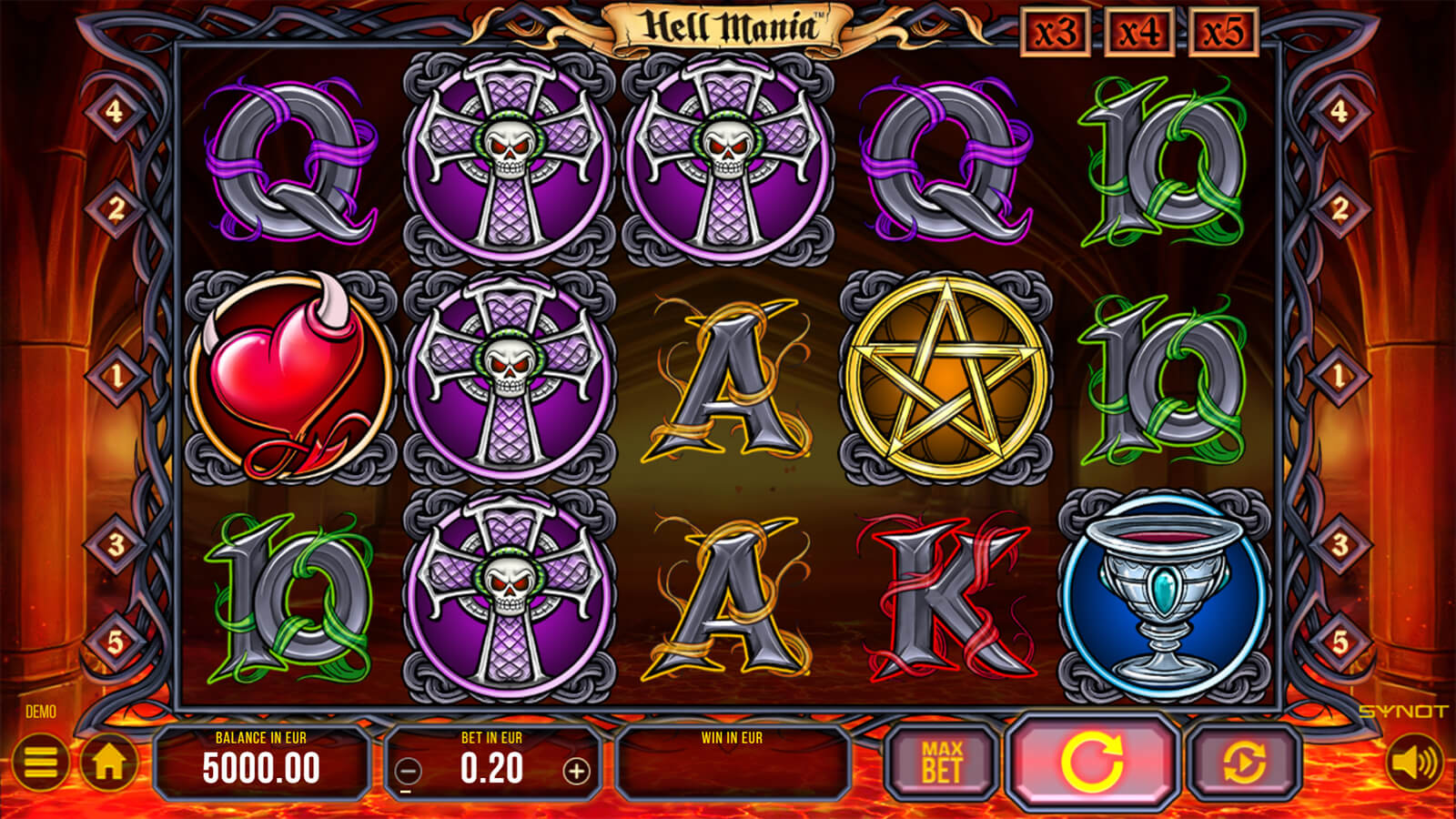This screenshot has height=819, width=1456.
Task: Decrease the bet amount
Action: tap(409, 772)
